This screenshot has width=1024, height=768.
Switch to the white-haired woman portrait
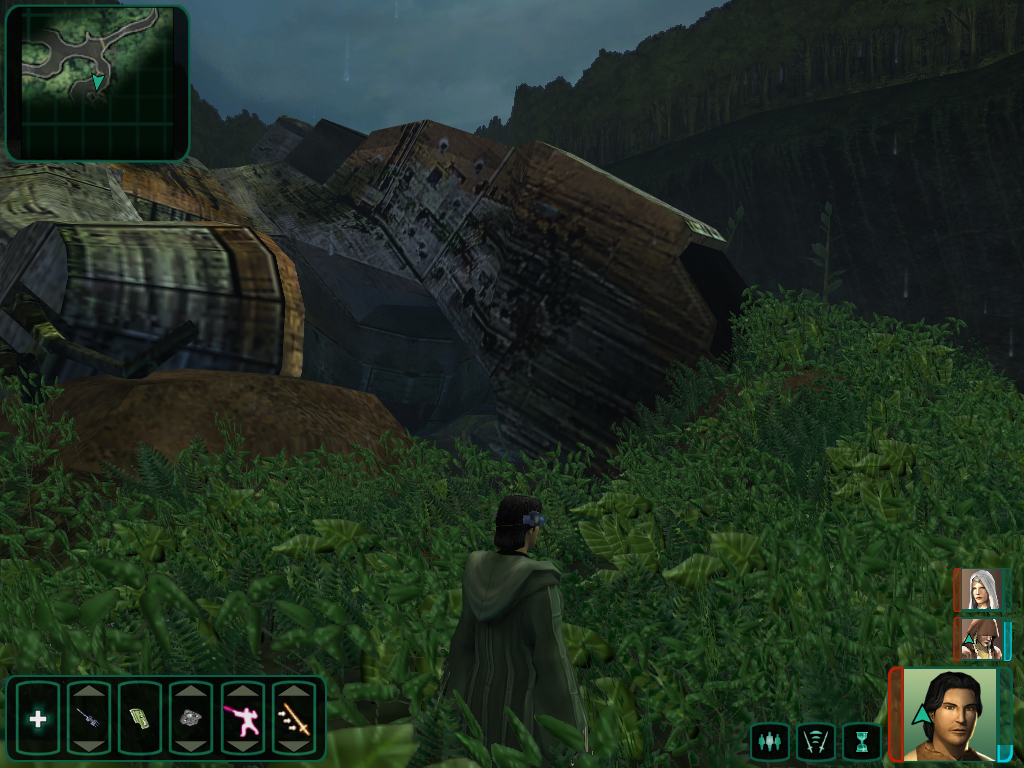coord(980,590)
